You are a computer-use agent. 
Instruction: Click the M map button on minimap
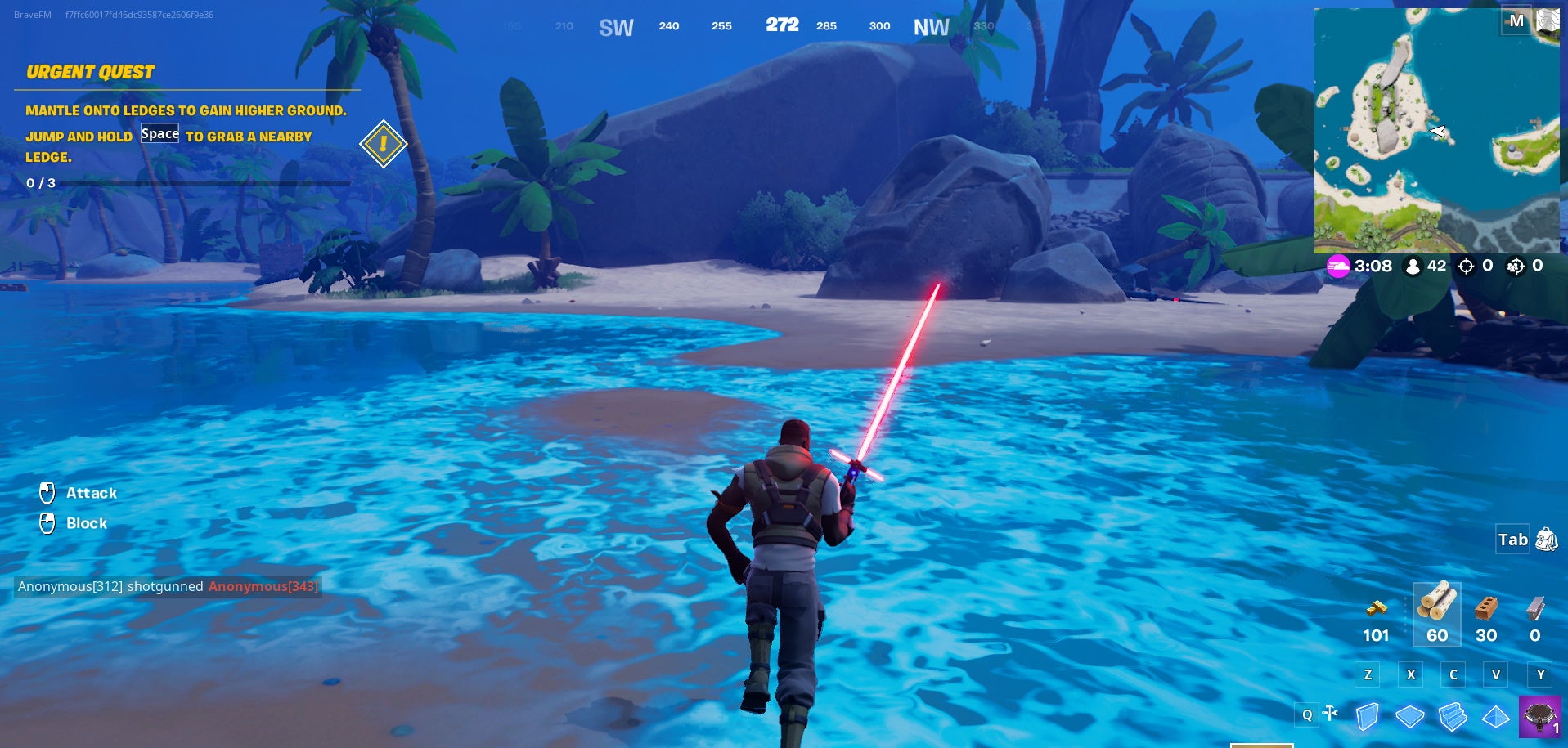tap(1517, 20)
